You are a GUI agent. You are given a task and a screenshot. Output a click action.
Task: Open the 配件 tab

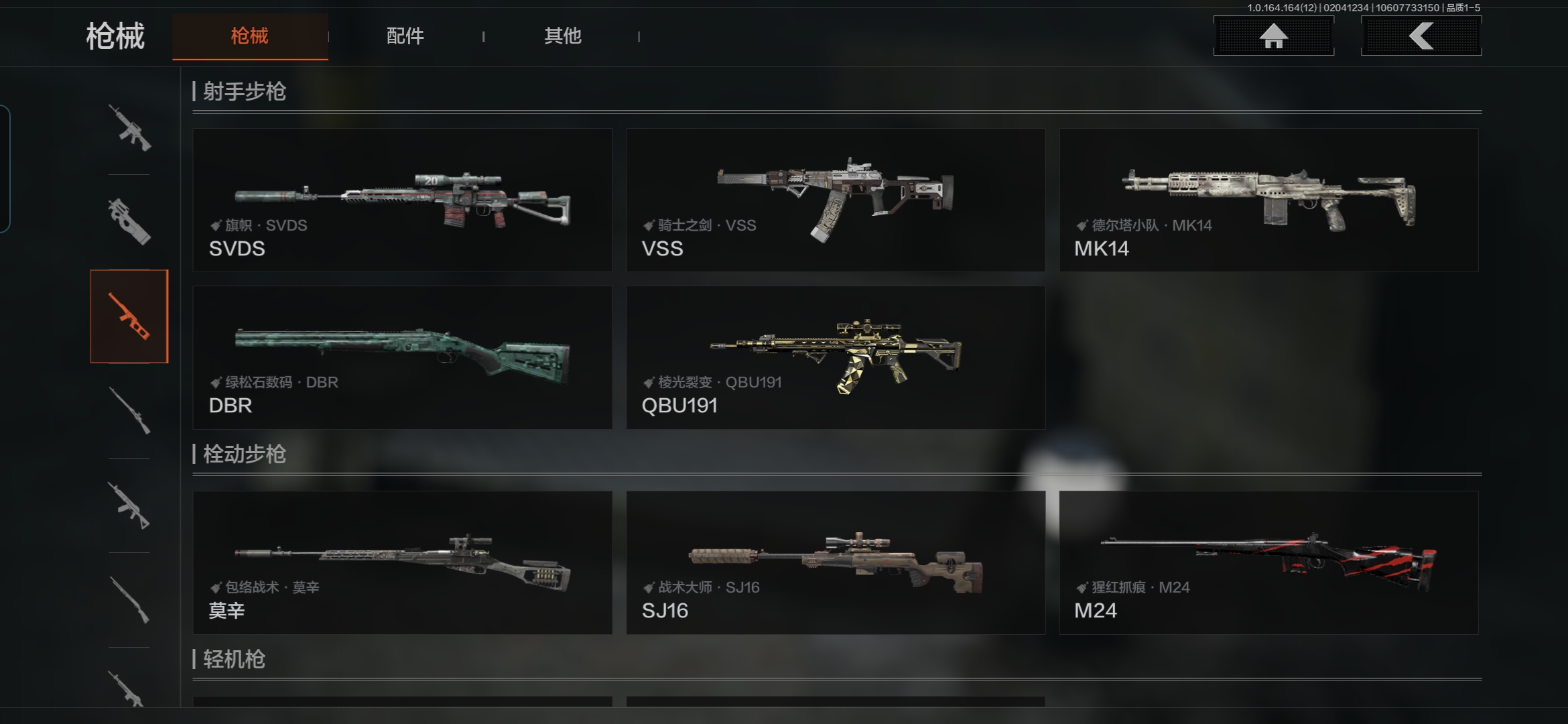[405, 36]
